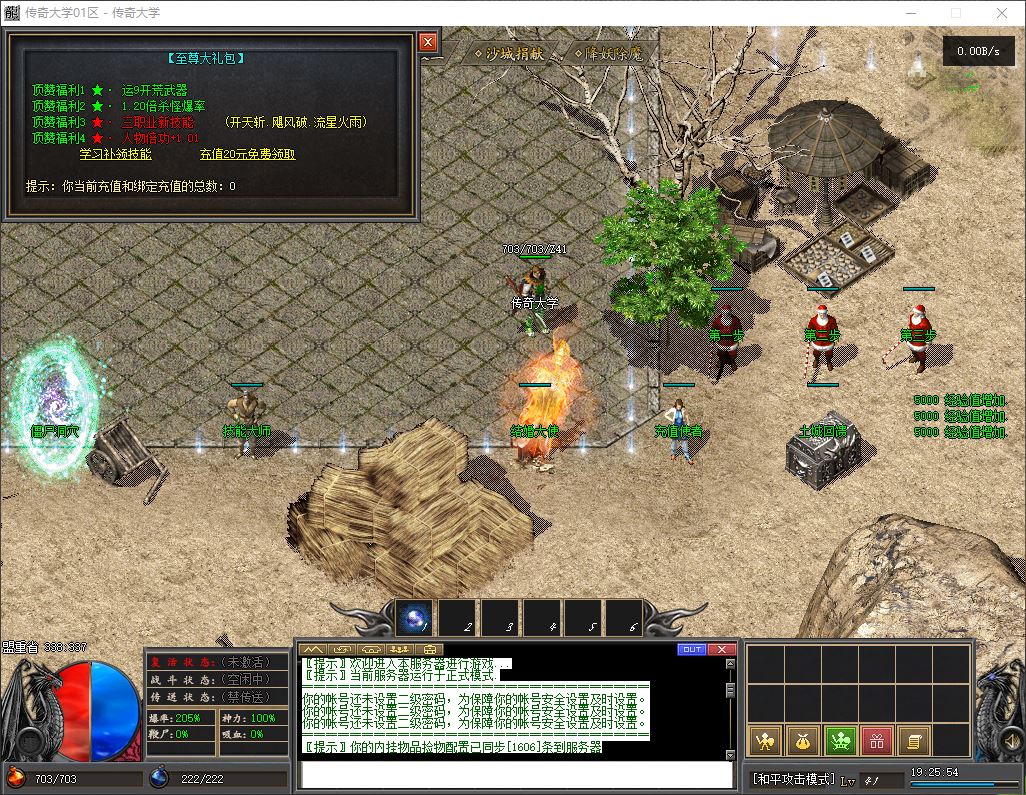
Task: Open the 学习补领技能 link
Action: coord(116,154)
